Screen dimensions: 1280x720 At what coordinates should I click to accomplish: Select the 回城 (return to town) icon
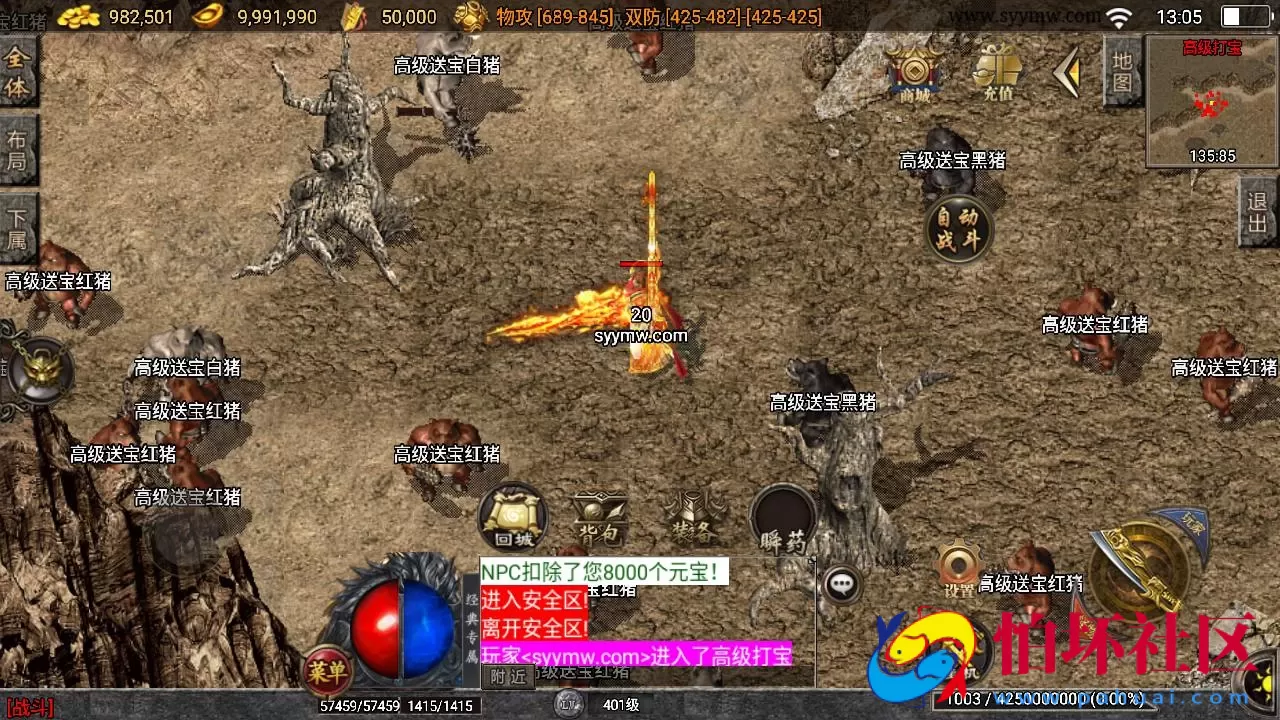click(511, 519)
